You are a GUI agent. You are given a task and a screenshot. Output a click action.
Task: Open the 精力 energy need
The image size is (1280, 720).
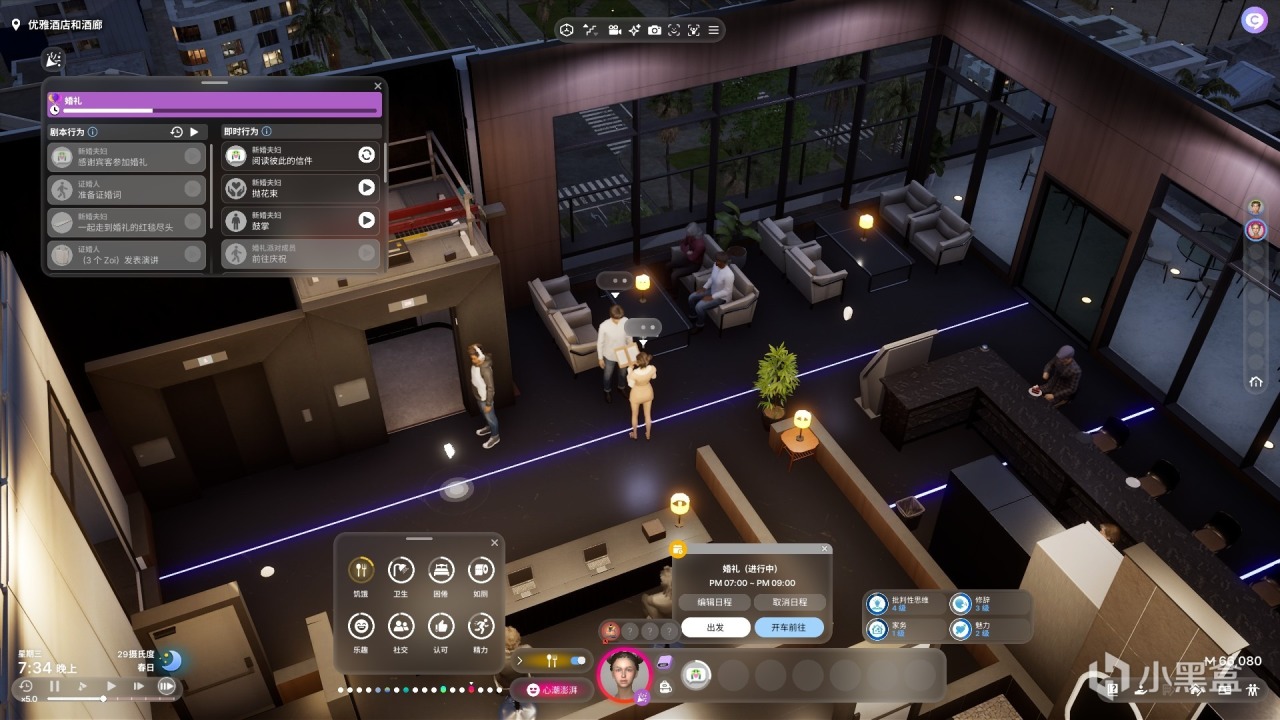click(x=480, y=627)
